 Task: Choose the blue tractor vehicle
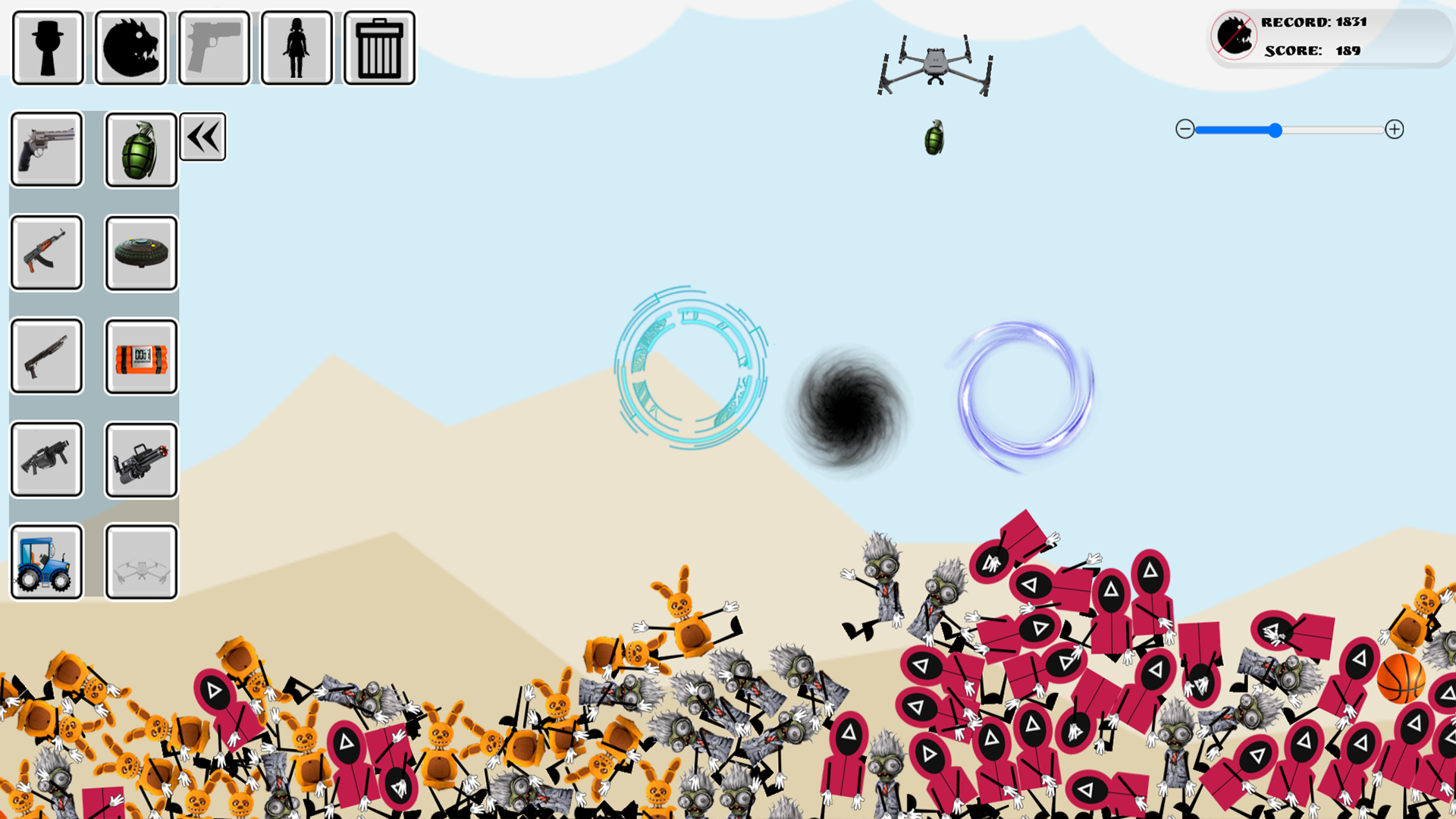(x=45, y=562)
